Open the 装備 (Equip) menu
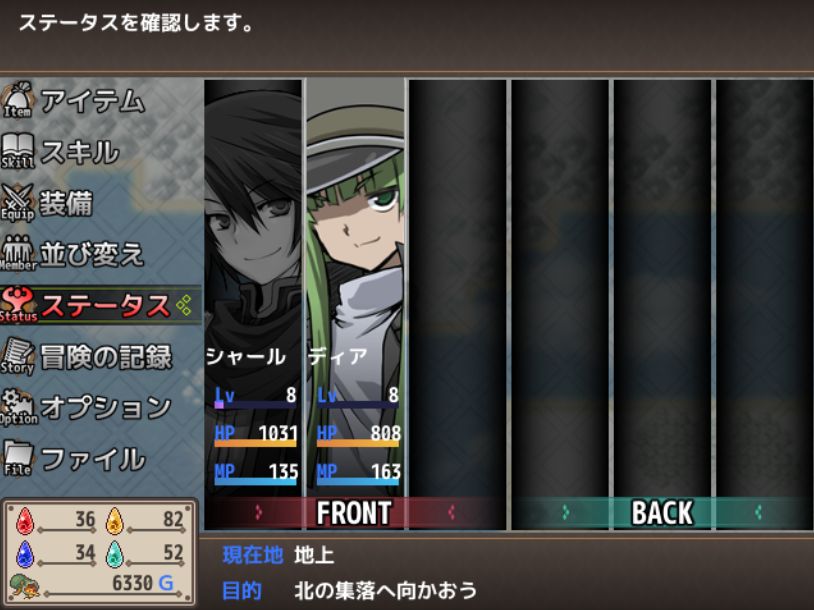This screenshot has width=814, height=610. (66, 203)
